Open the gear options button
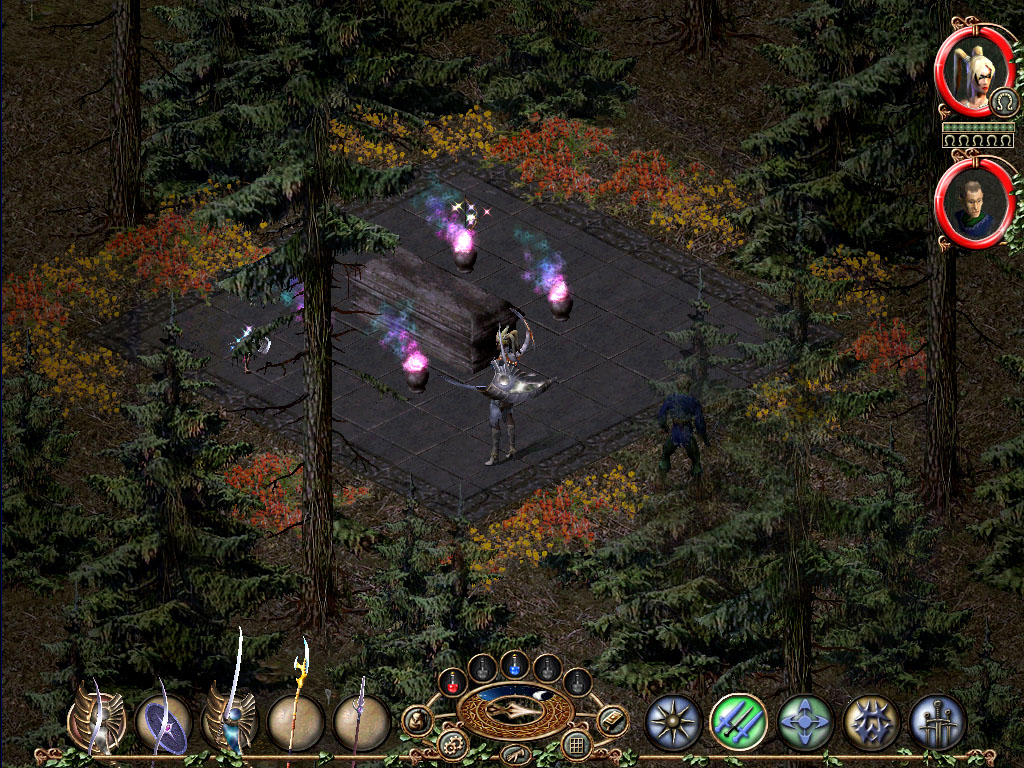 (x=452, y=744)
